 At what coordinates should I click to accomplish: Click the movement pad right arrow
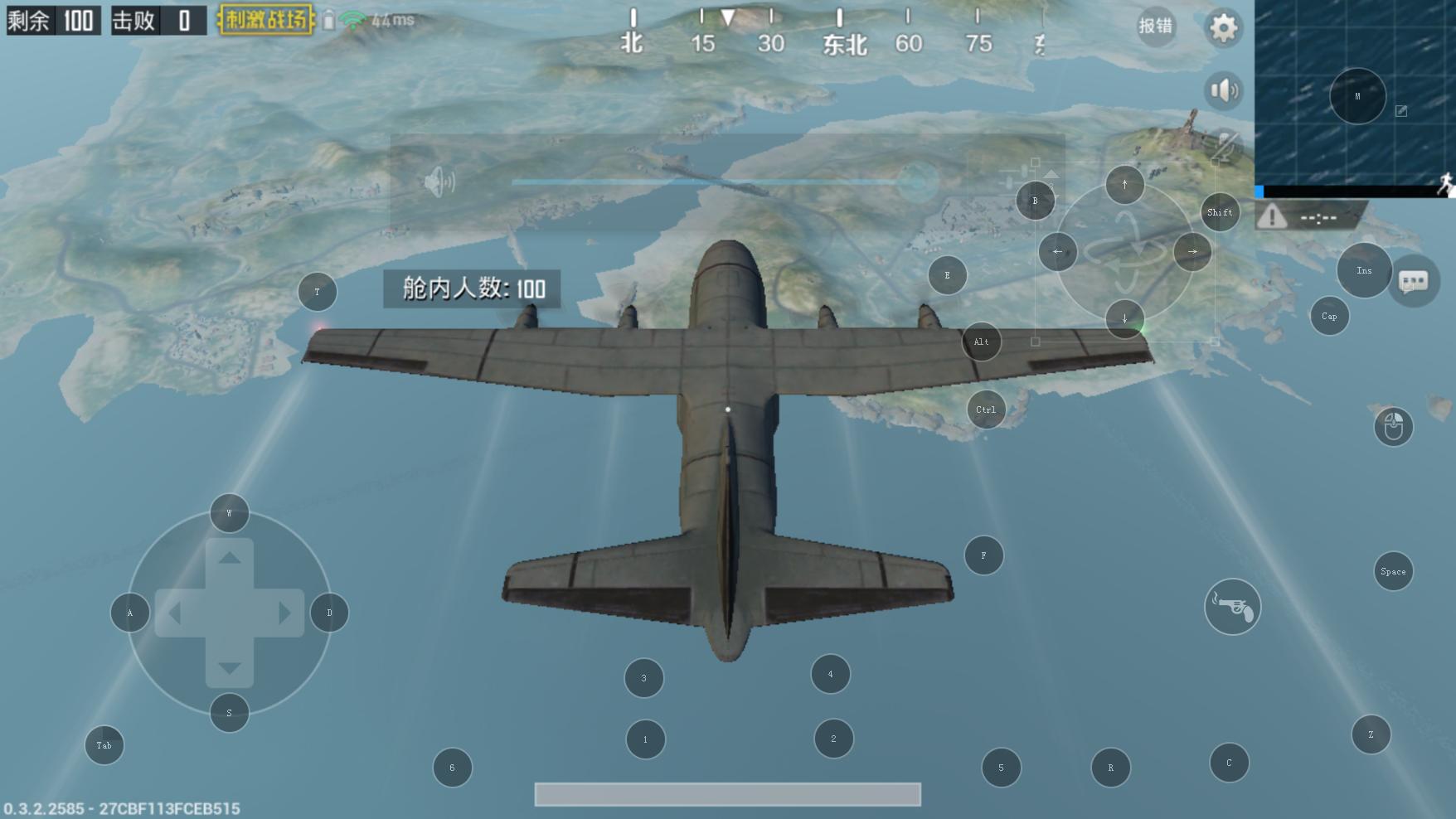click(x=284, y=613)
